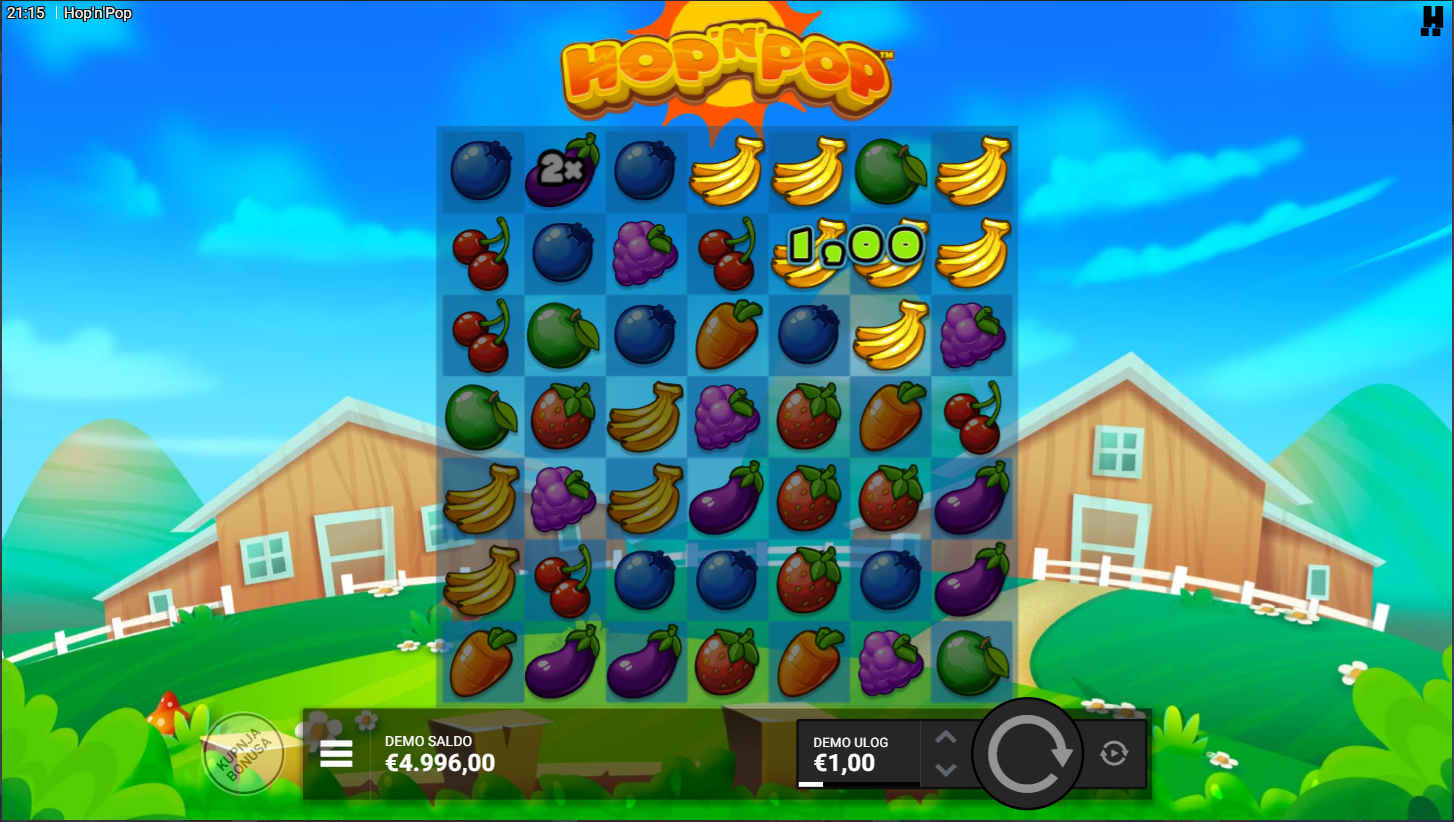Spin the reels with the circular arrow button
Image resolution: width=1454 pixels, height=822 pixels.
1028,754
